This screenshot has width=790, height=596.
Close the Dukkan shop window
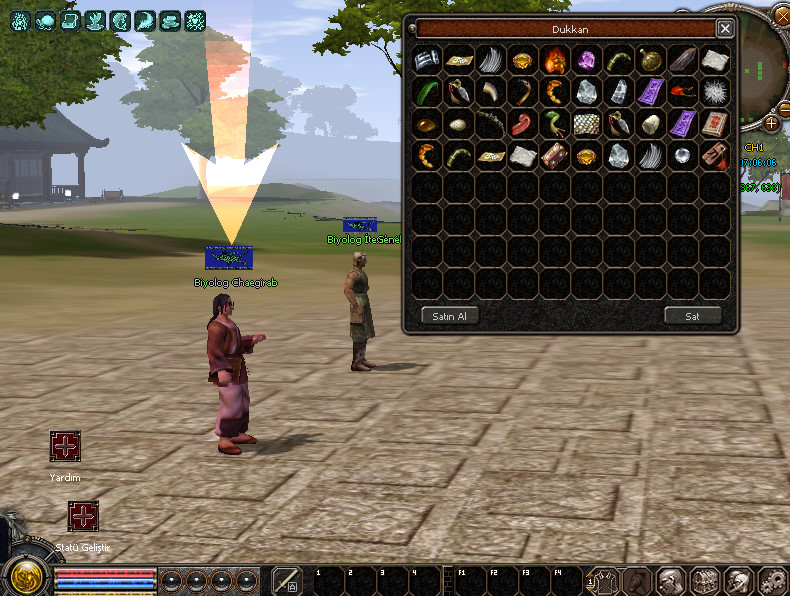[x=725, y=29]
